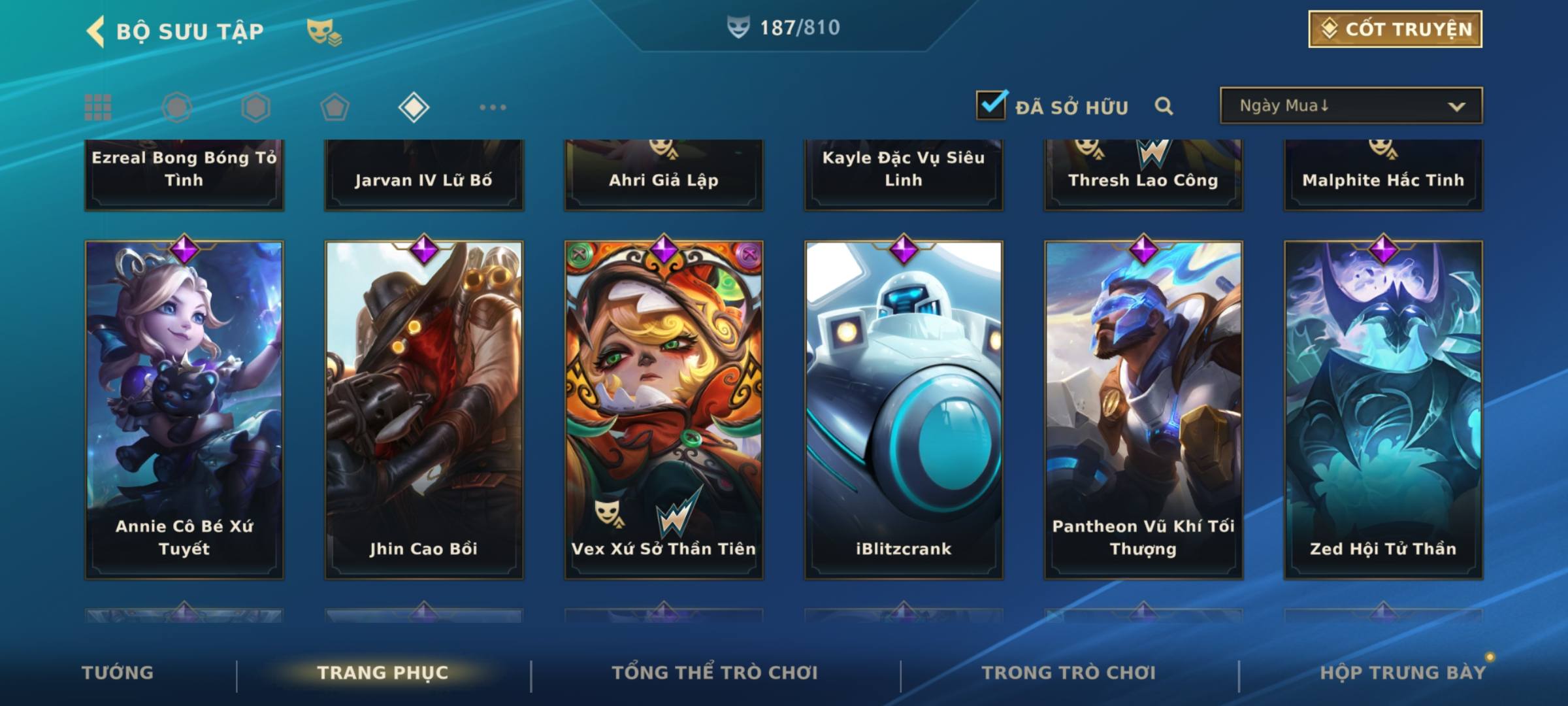This screenshot has height=706, width=1568.
Task: Select the iBlitzcrank skin card
Action: pyautogui.click(x=904, y=410)
